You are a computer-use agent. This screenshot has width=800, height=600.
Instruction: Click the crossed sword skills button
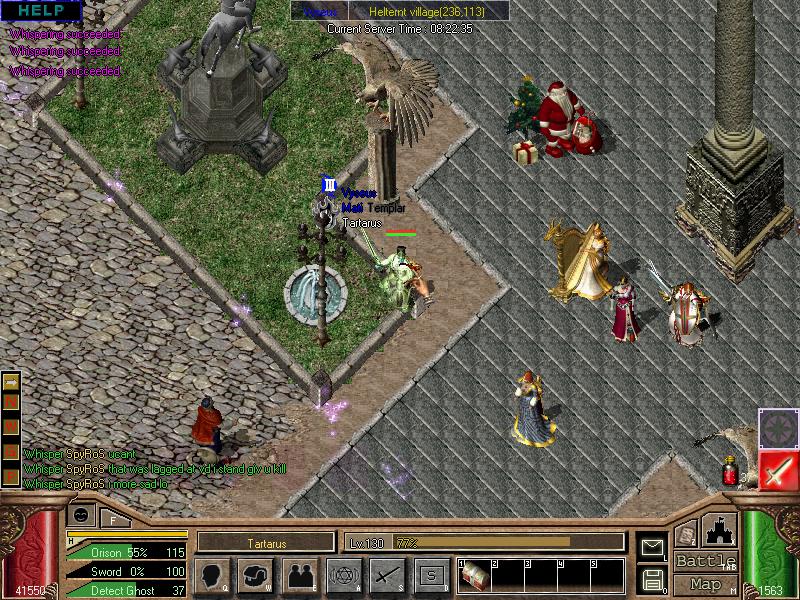click(x=387, y=576)
